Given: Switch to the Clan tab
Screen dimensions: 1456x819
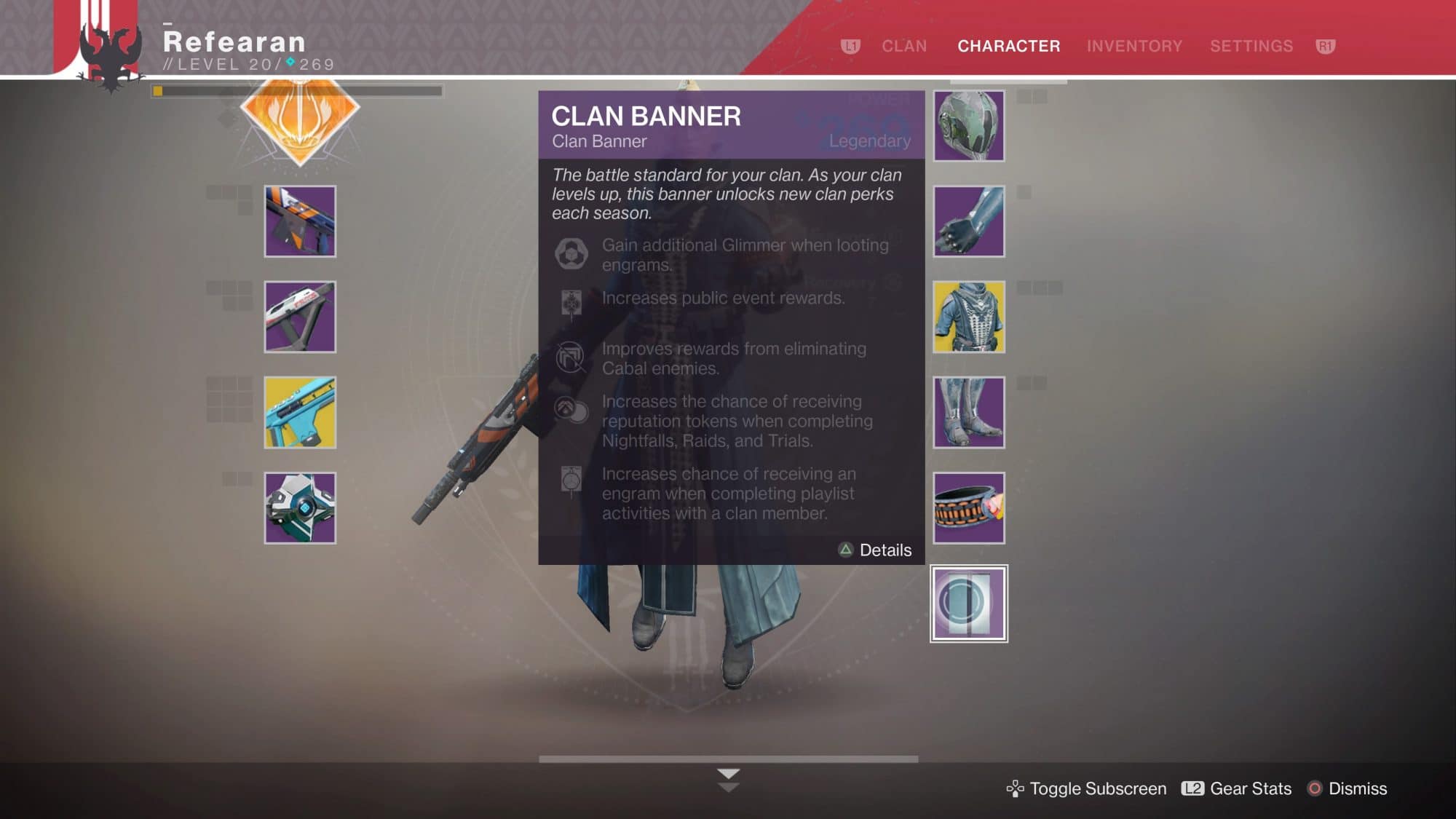Looking at the screenshot, I should click(904, 46).
